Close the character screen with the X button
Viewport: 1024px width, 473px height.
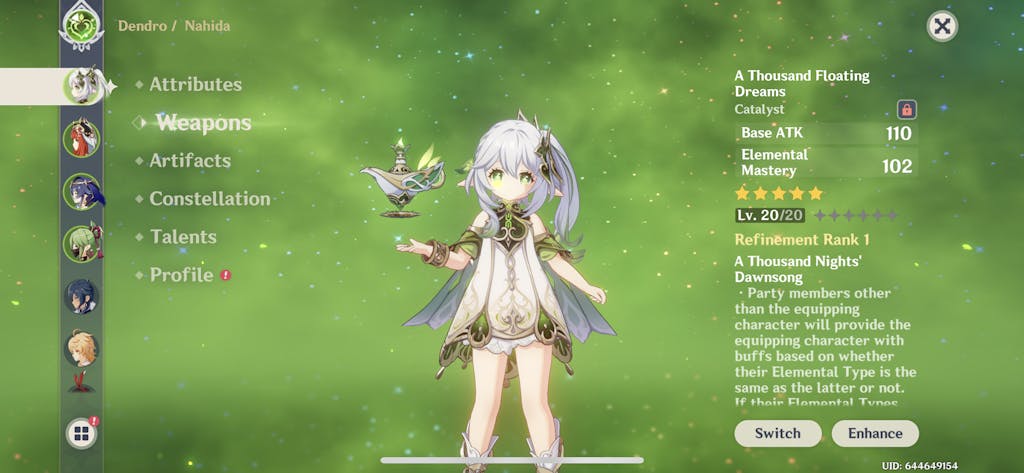pos(942,26)
